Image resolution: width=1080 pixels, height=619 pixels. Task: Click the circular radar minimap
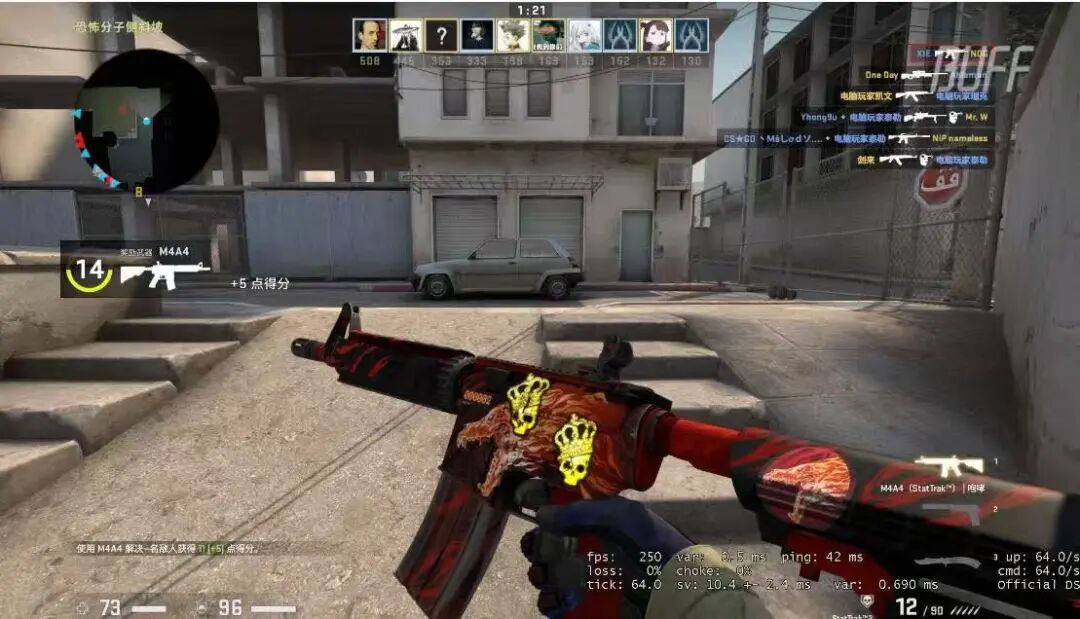pyautogui.click(x=146, y=120)
